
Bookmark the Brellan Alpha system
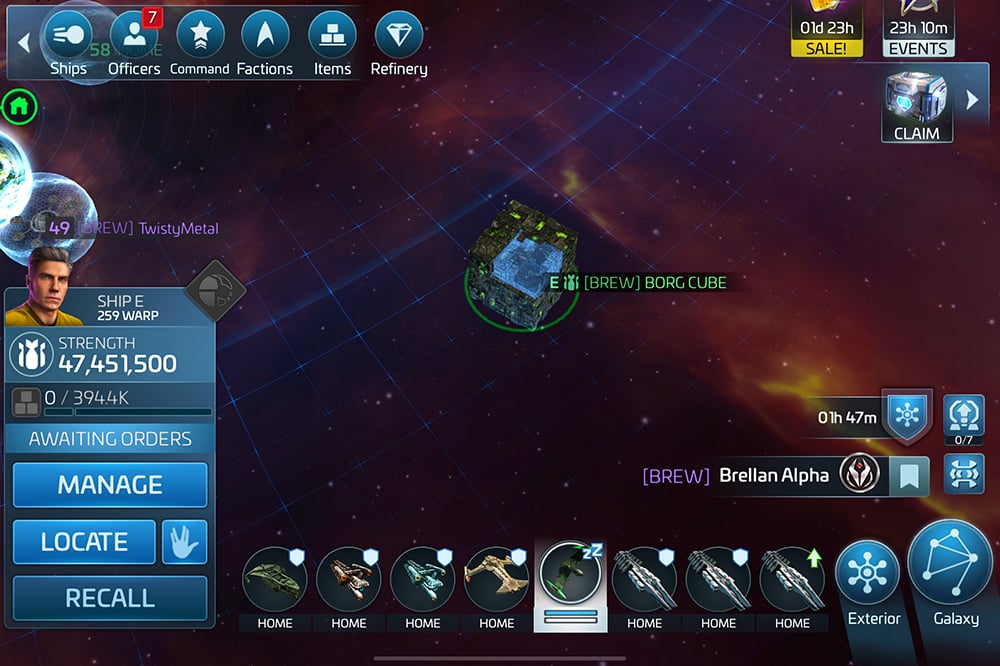908,476
